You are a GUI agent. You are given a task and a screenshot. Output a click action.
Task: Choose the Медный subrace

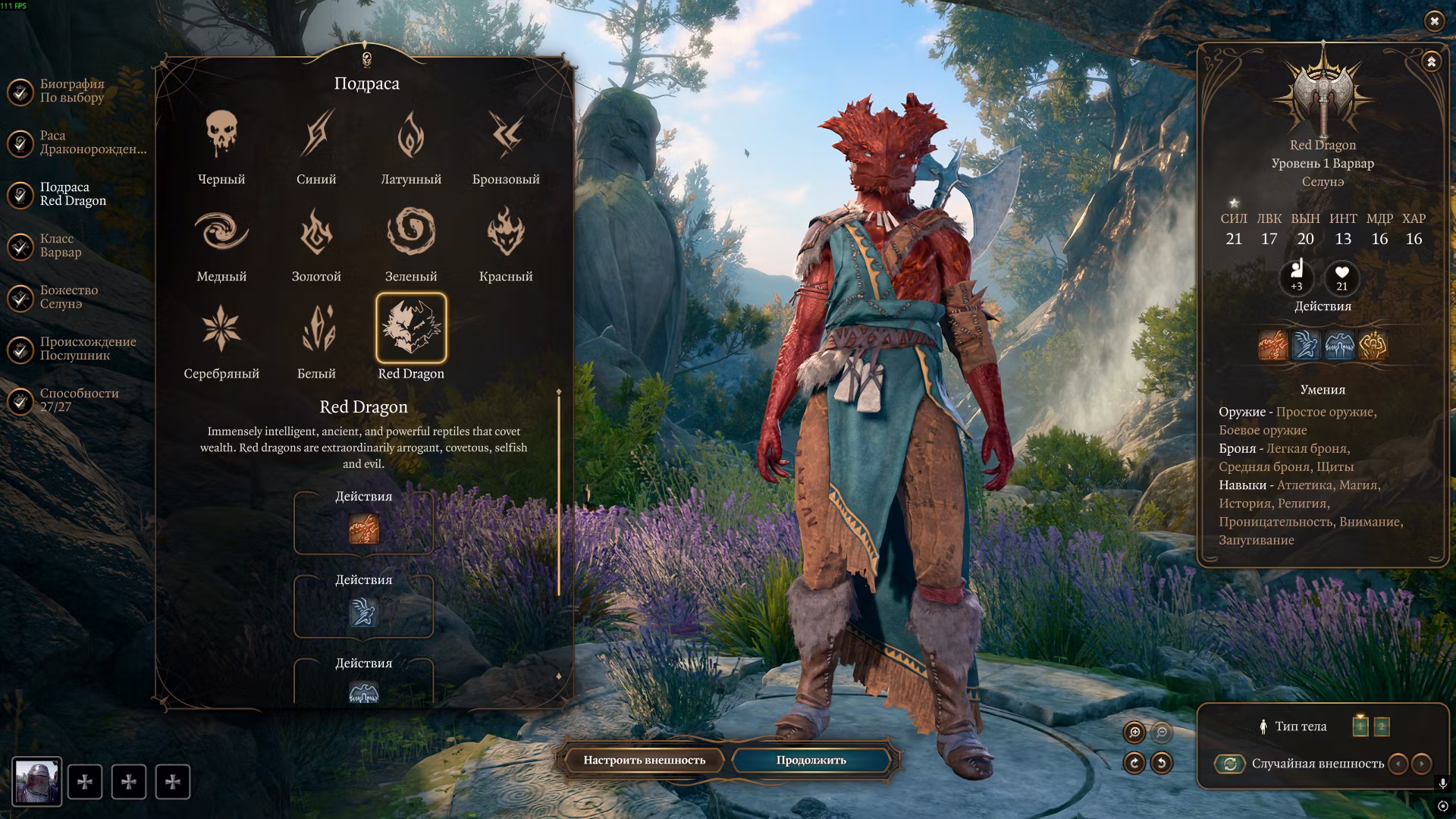221,233
